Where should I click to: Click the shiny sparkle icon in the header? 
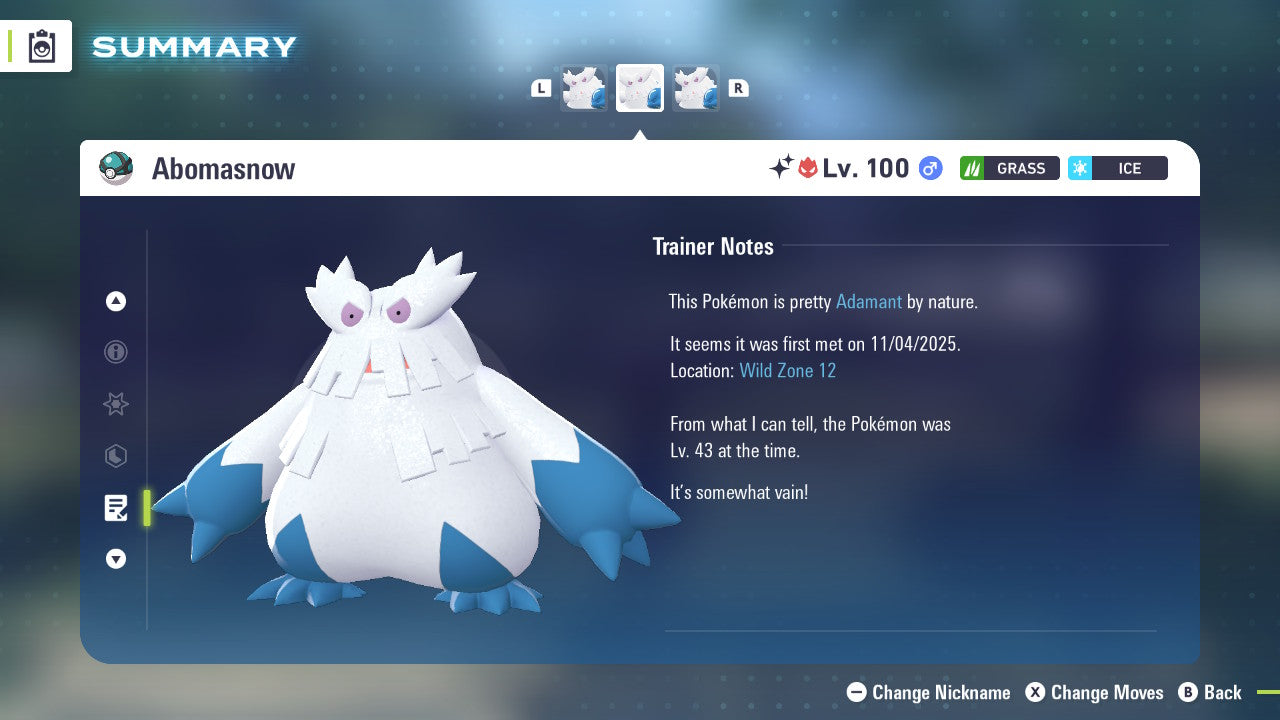(784, 168)
